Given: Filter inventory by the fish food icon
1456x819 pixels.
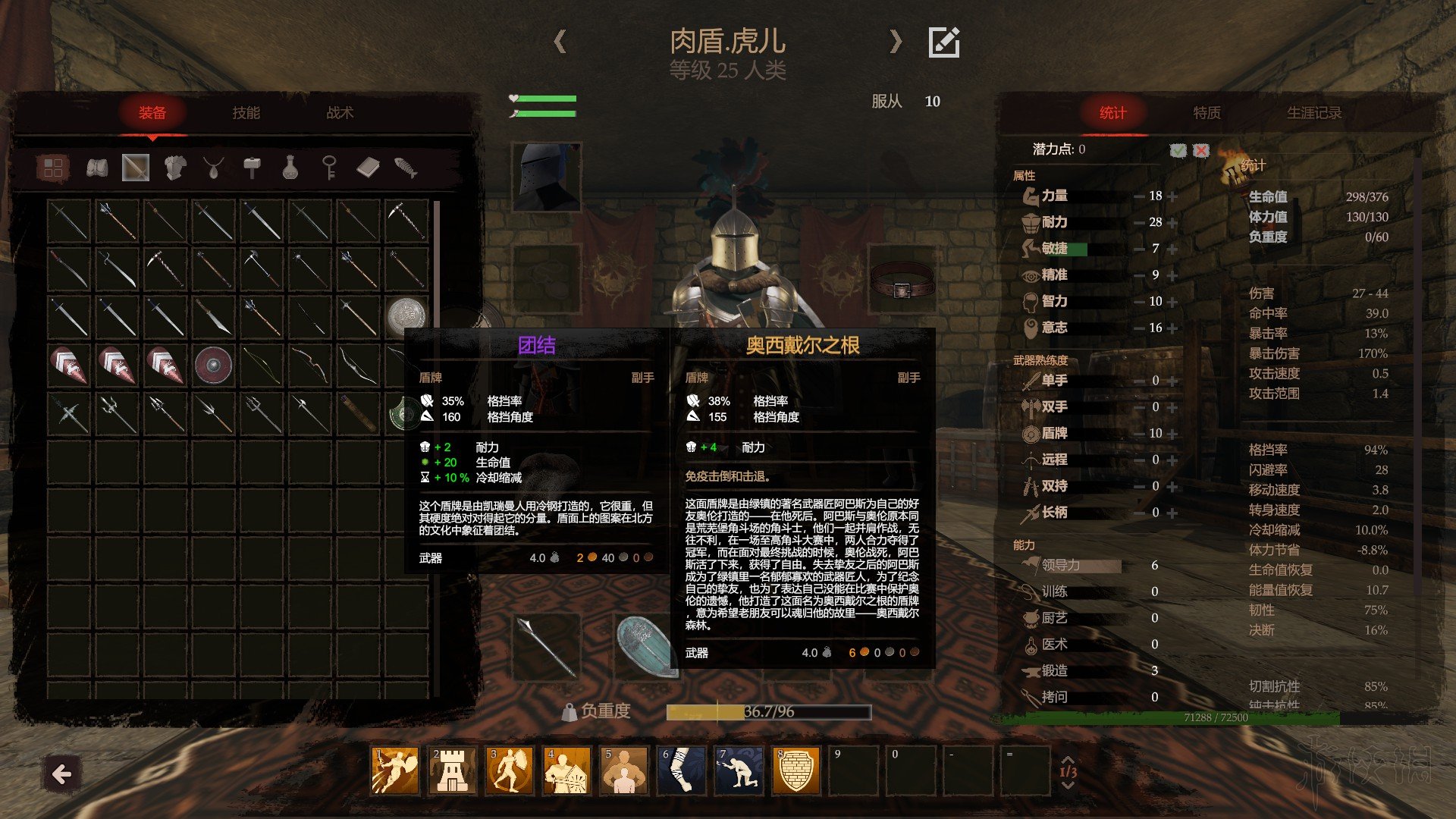Looking at the screenshot, I should pyautogui.click(x=406, y=168).
